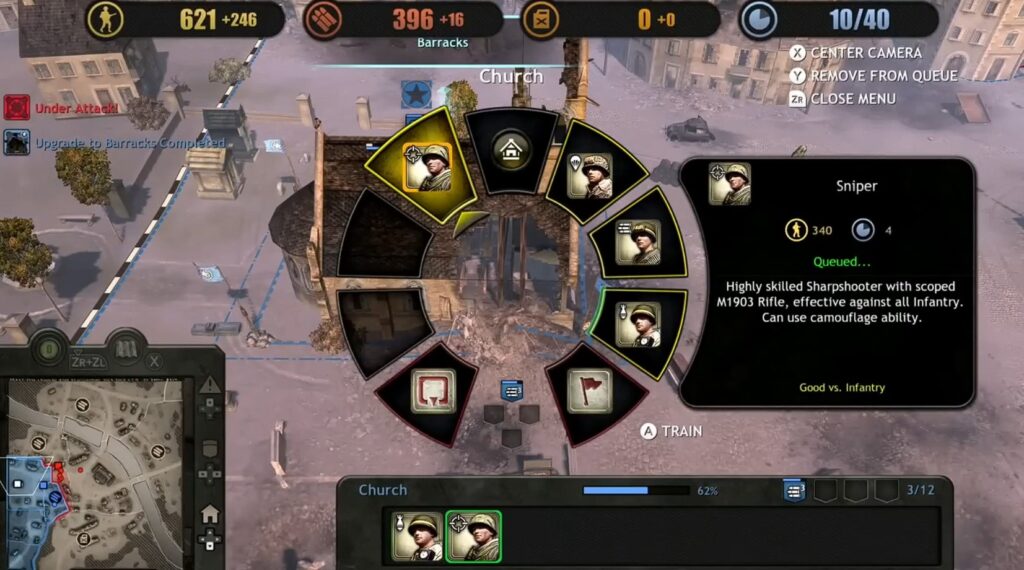This screenshot has height=570, width=1024.
Task: Click the shield icon beside the minimap
Action: tap(209, 450)
